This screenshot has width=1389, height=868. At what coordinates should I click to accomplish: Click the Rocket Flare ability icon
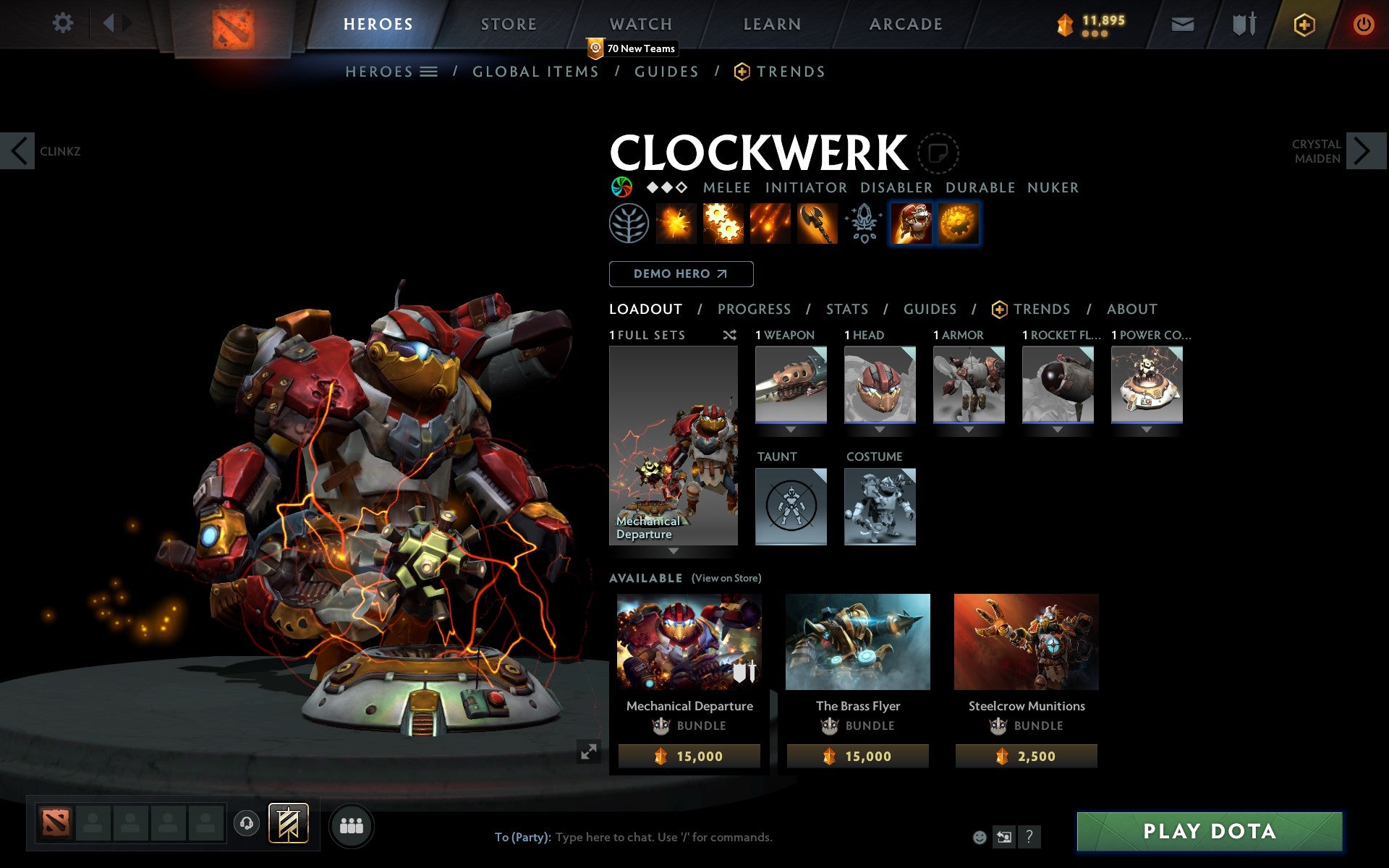[770, 224]
